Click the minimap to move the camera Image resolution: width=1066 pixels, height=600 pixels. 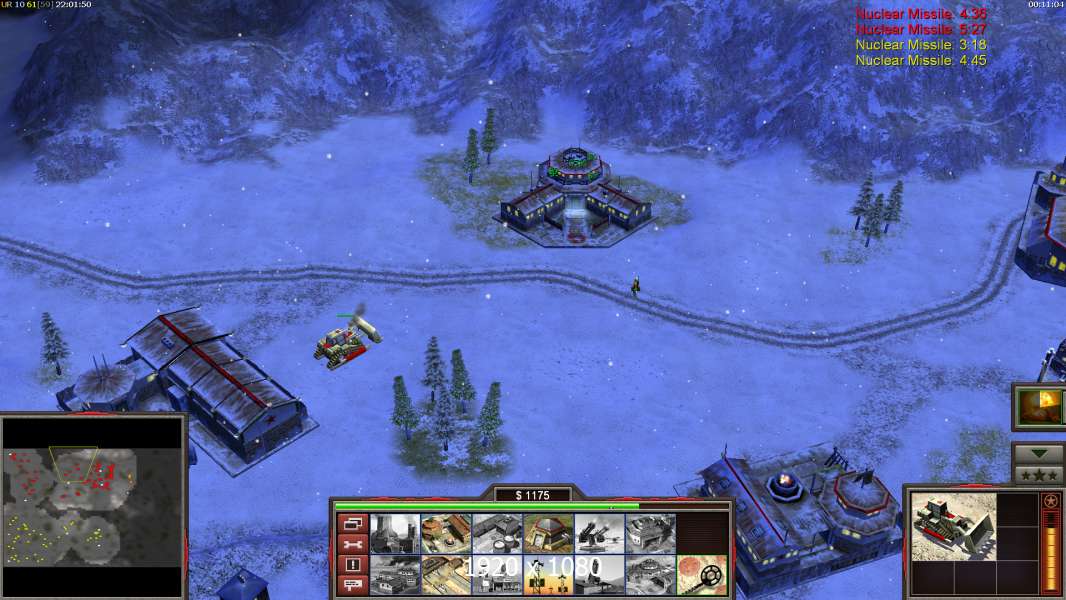click(94, 507)
